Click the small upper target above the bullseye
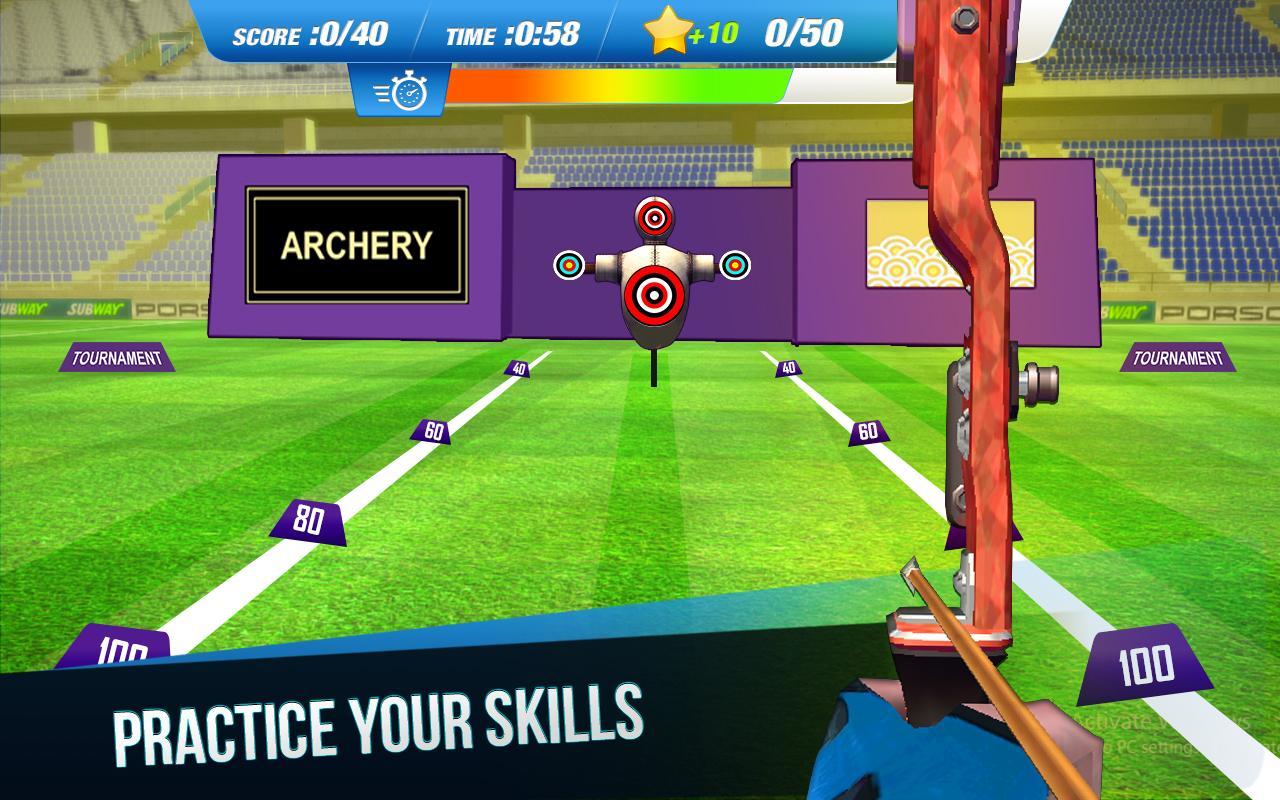 click(654, 219)
